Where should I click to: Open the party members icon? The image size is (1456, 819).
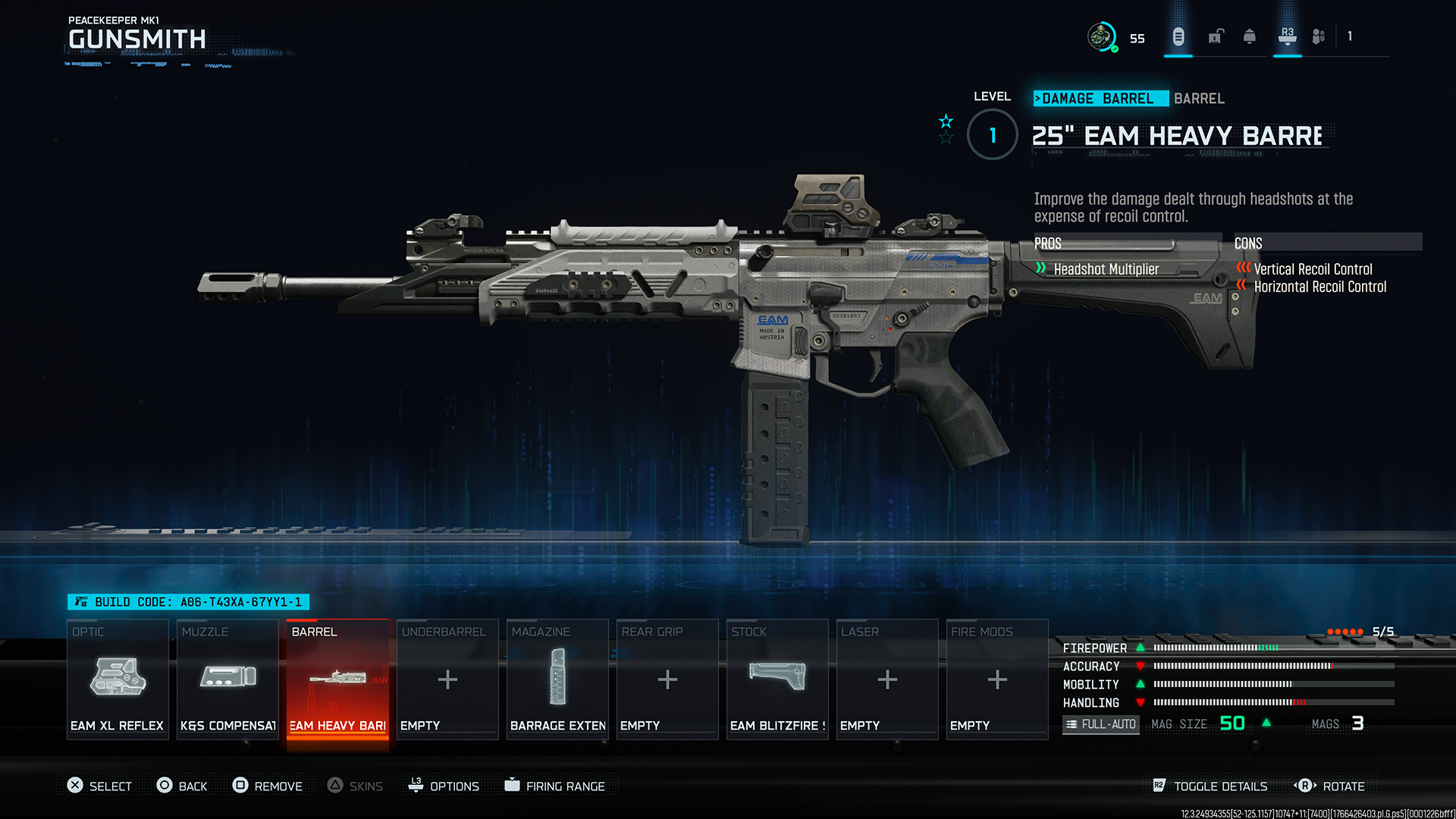pyautogui.click(x=1319, y=36)
